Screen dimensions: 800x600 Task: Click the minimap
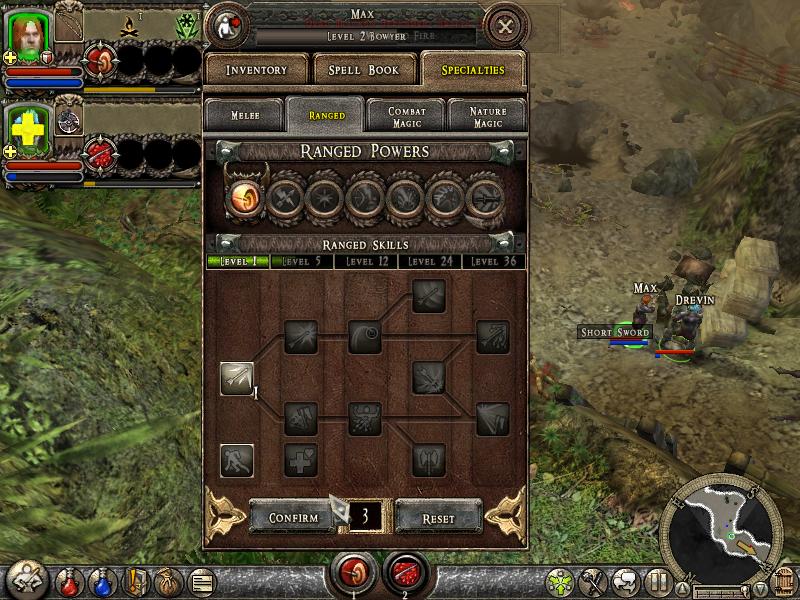click(x=720, y=525)
